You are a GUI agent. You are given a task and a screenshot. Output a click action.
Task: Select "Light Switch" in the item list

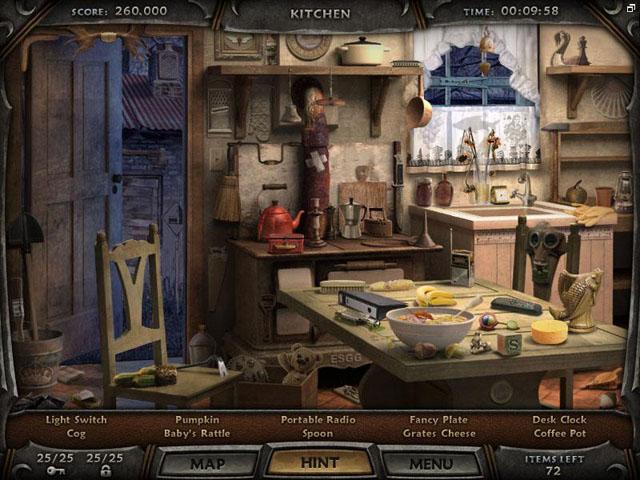77,420
